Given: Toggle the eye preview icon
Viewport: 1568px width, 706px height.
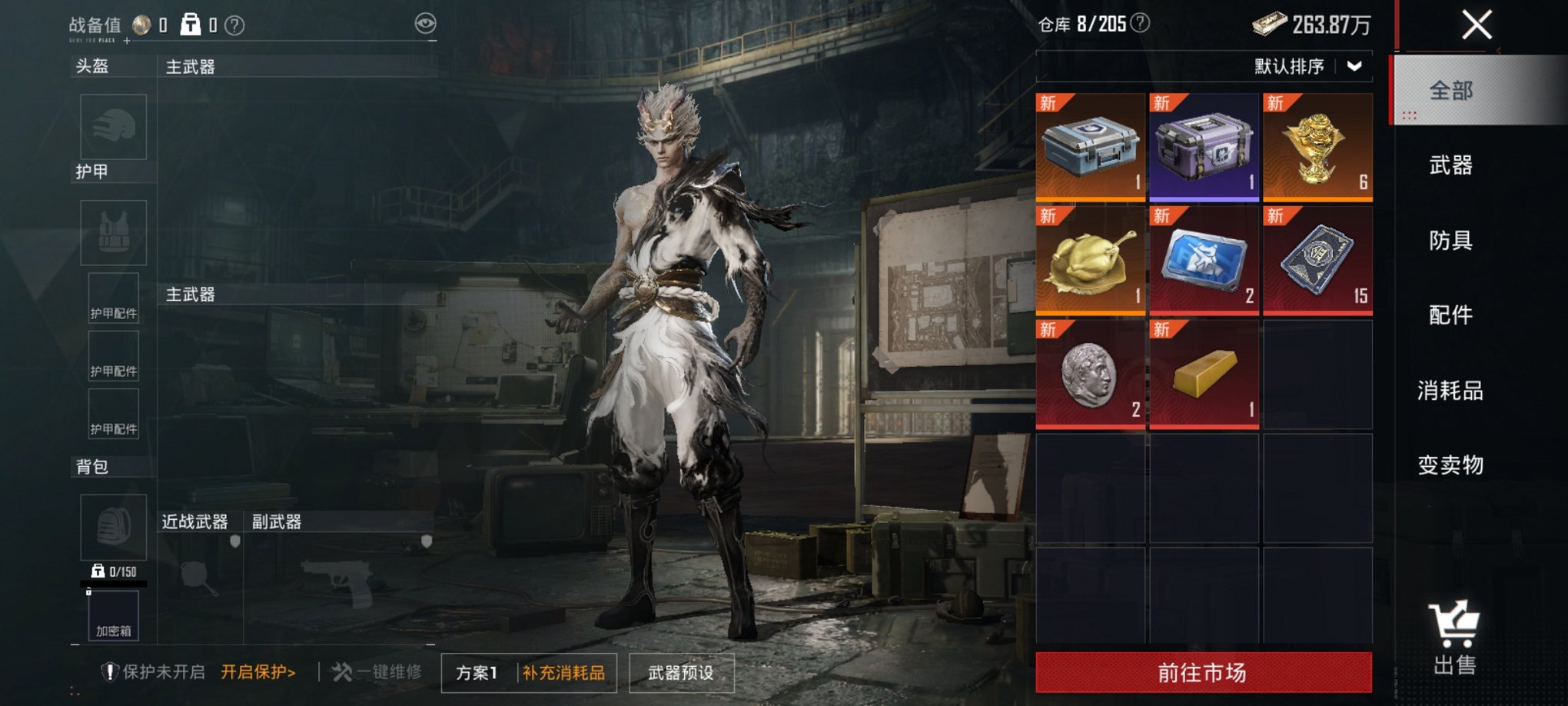Looking at the screenshot, I should (425, 24).
